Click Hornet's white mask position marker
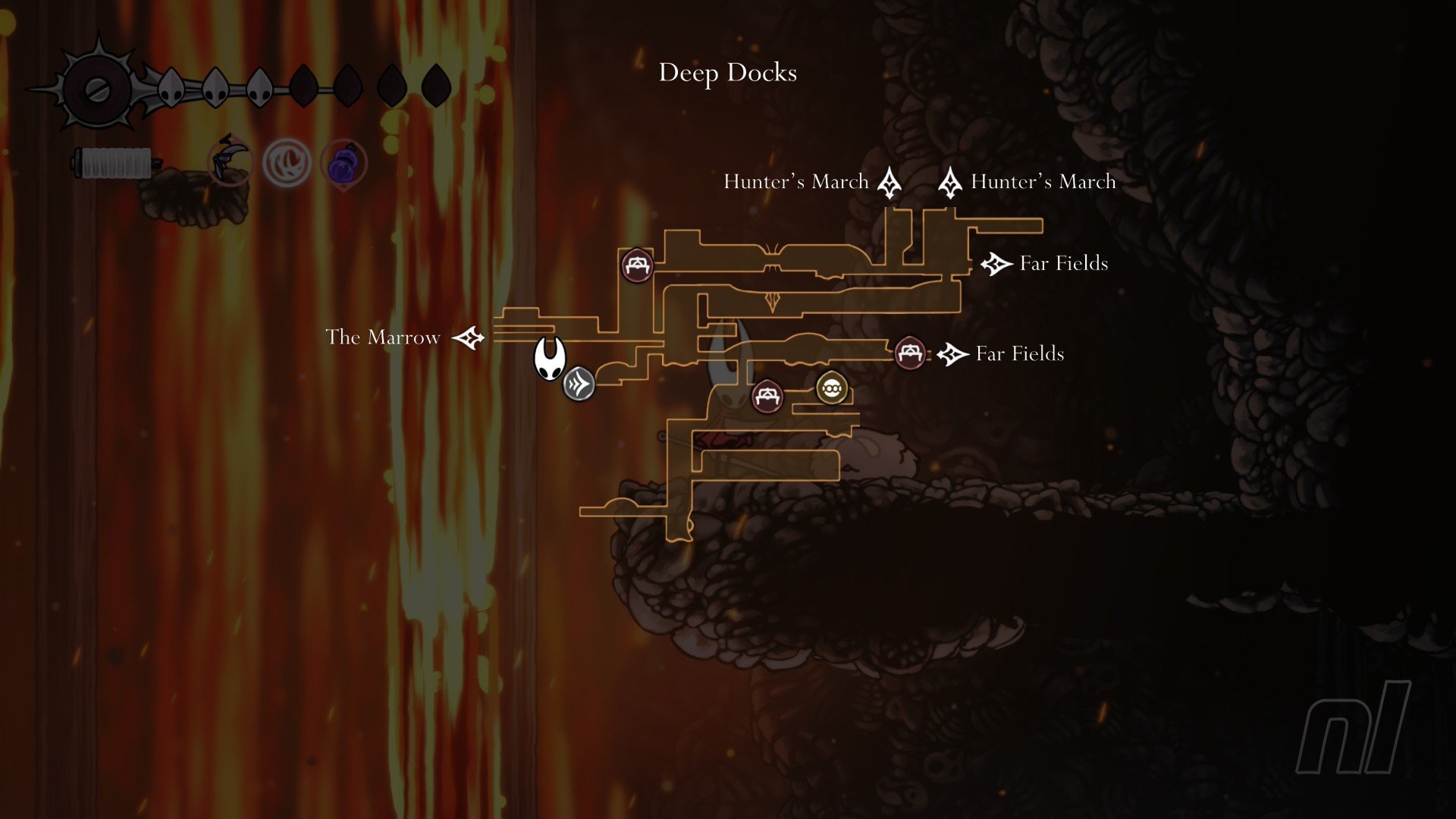This screenshot has height=819, width=1456. tap(549, 358)
